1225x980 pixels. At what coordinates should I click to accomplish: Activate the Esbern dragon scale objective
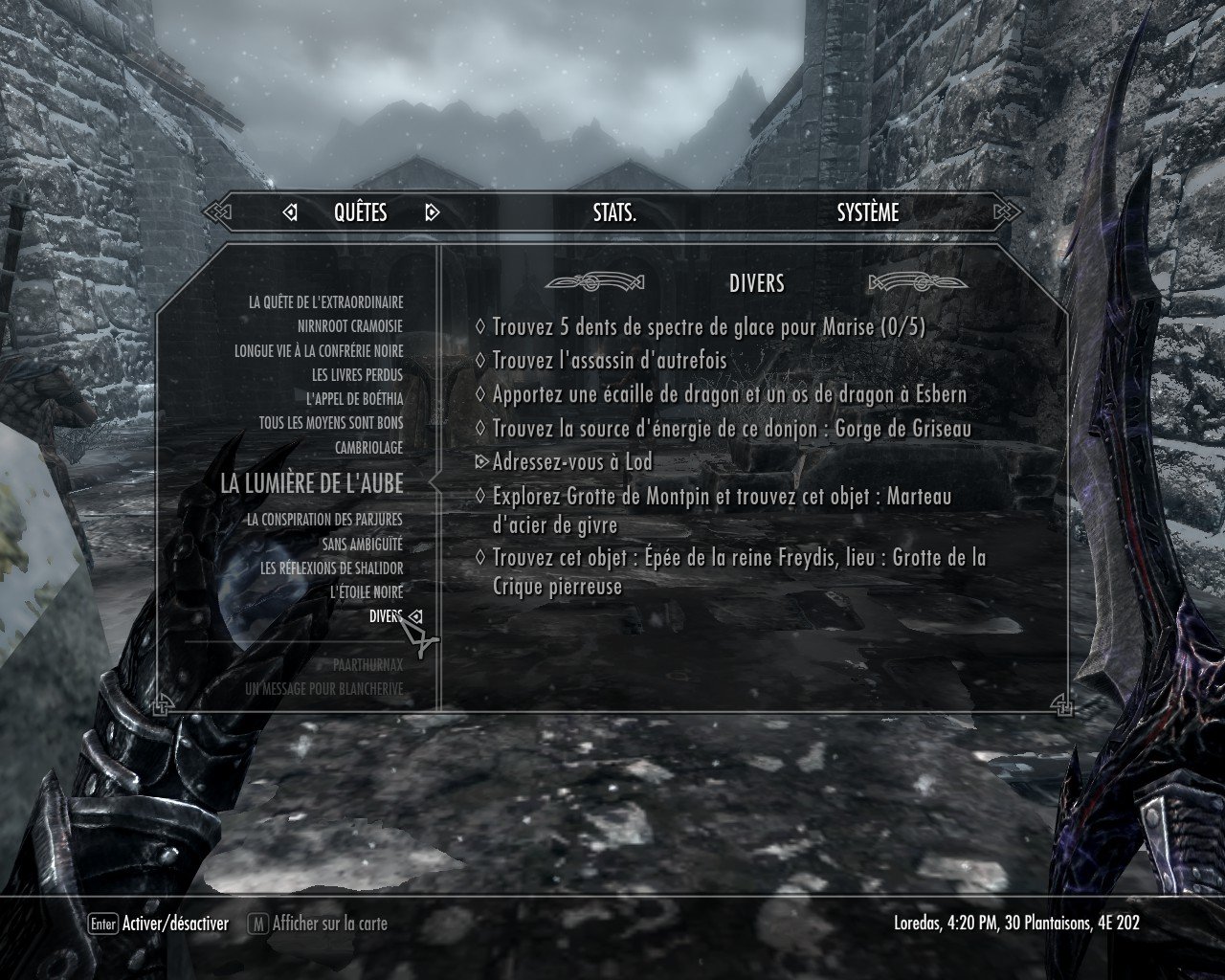728,394
